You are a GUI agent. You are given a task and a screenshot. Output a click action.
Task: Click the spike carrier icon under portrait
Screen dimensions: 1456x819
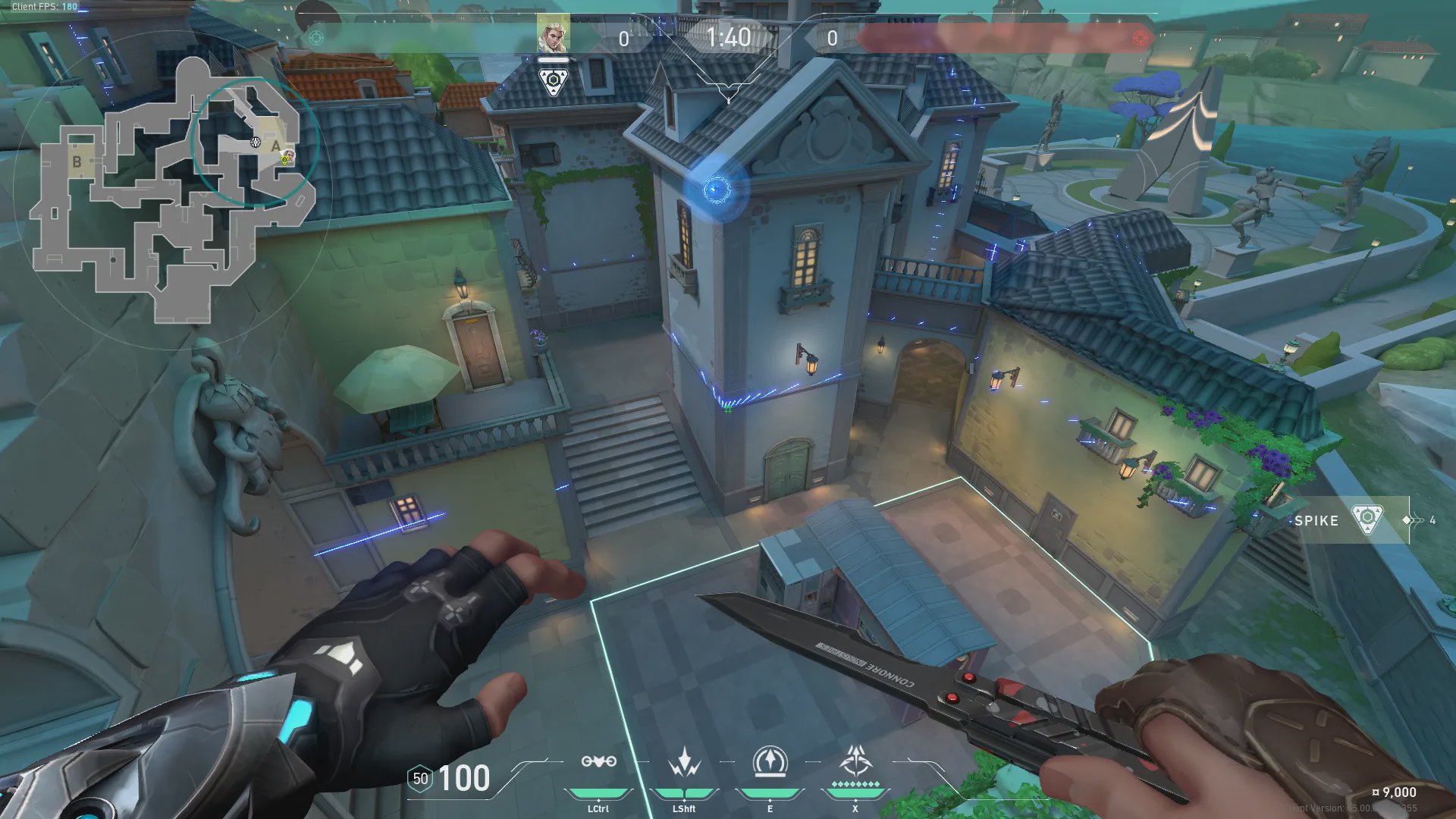pos(553,81)
